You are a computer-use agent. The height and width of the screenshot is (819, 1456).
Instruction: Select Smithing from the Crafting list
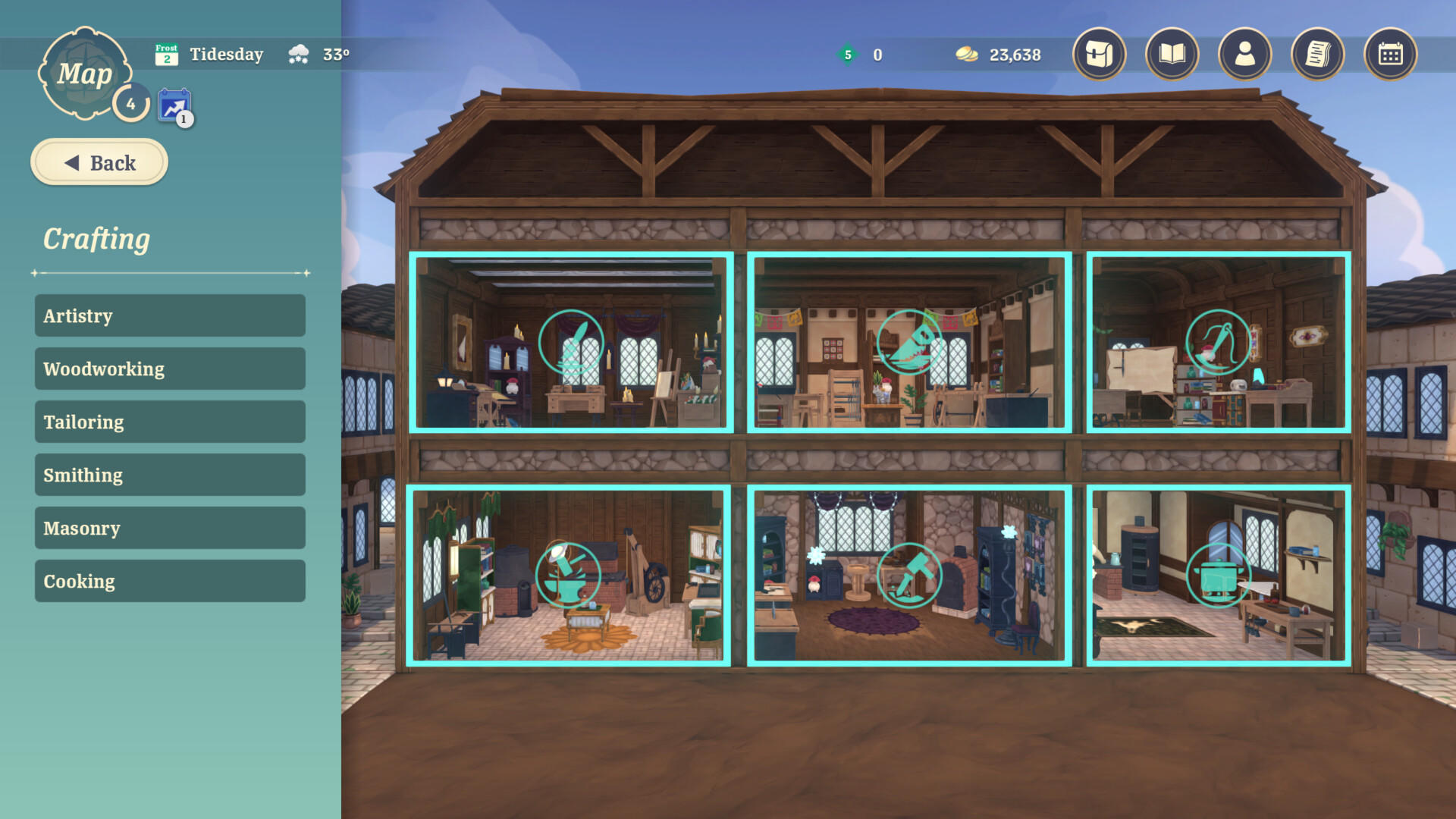coord(168,475)
